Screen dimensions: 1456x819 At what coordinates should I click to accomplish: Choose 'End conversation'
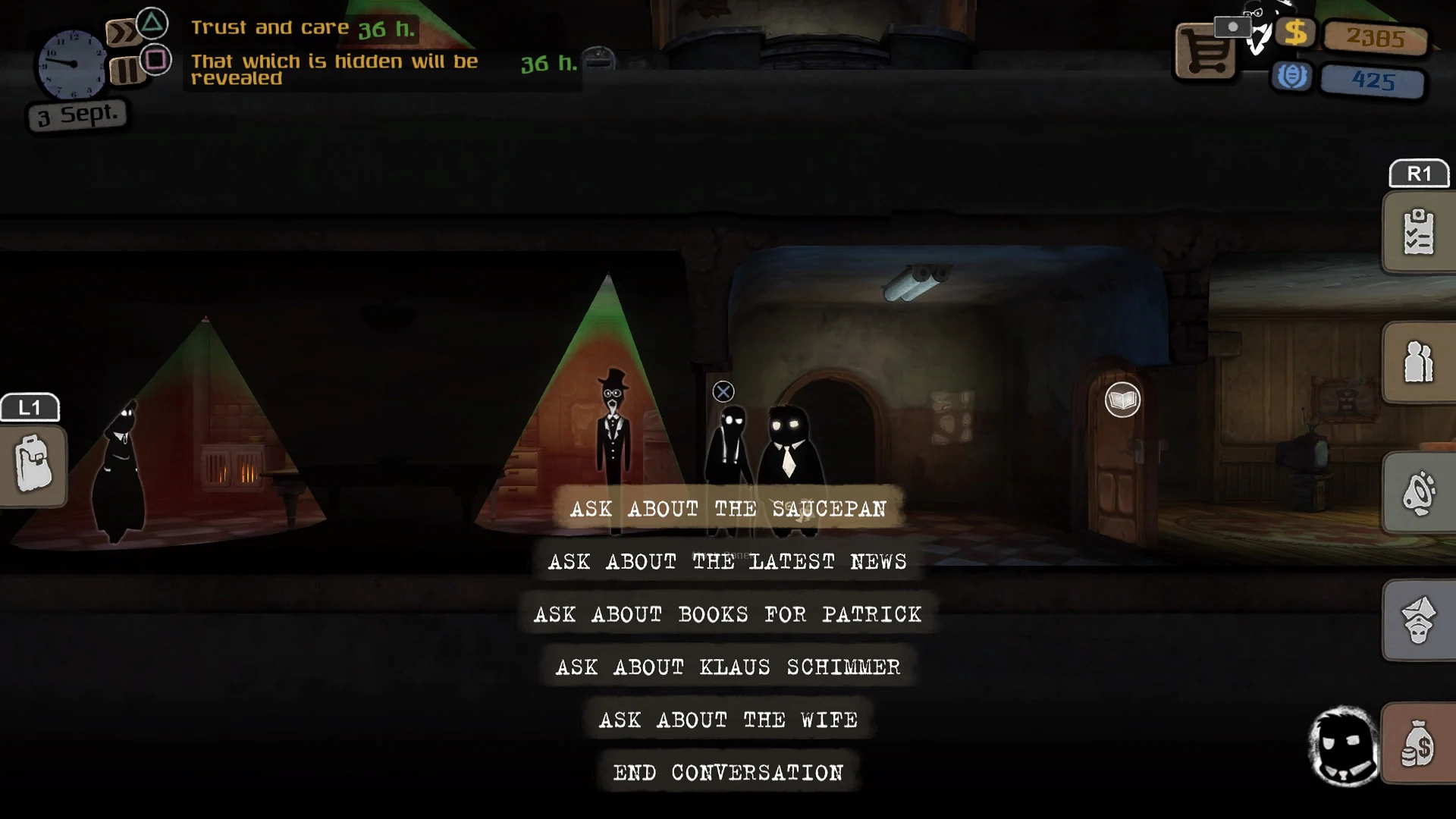point(728,772)
